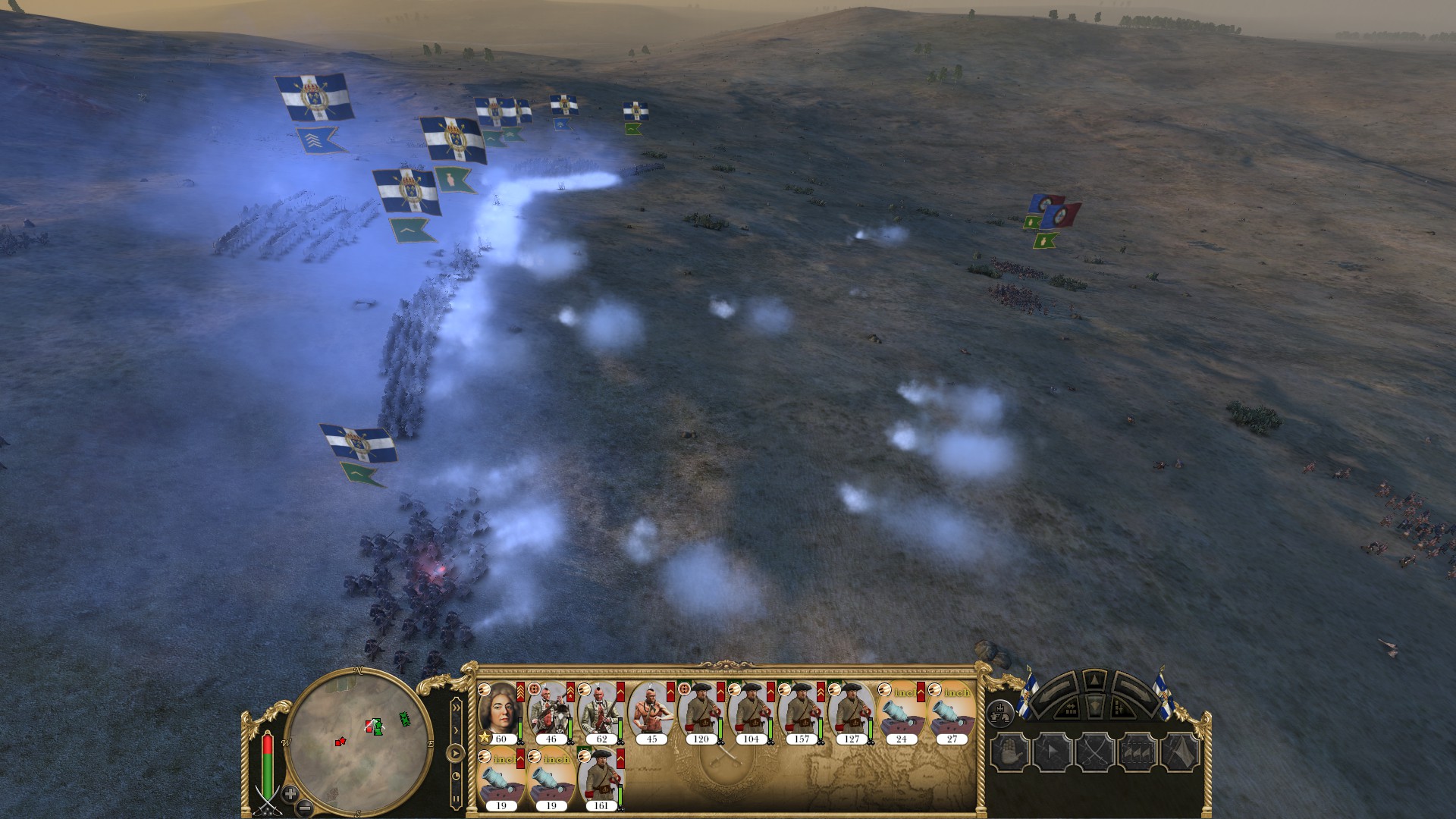
Task: Move formation forward with the up arrow
Action: [1094, 679]
